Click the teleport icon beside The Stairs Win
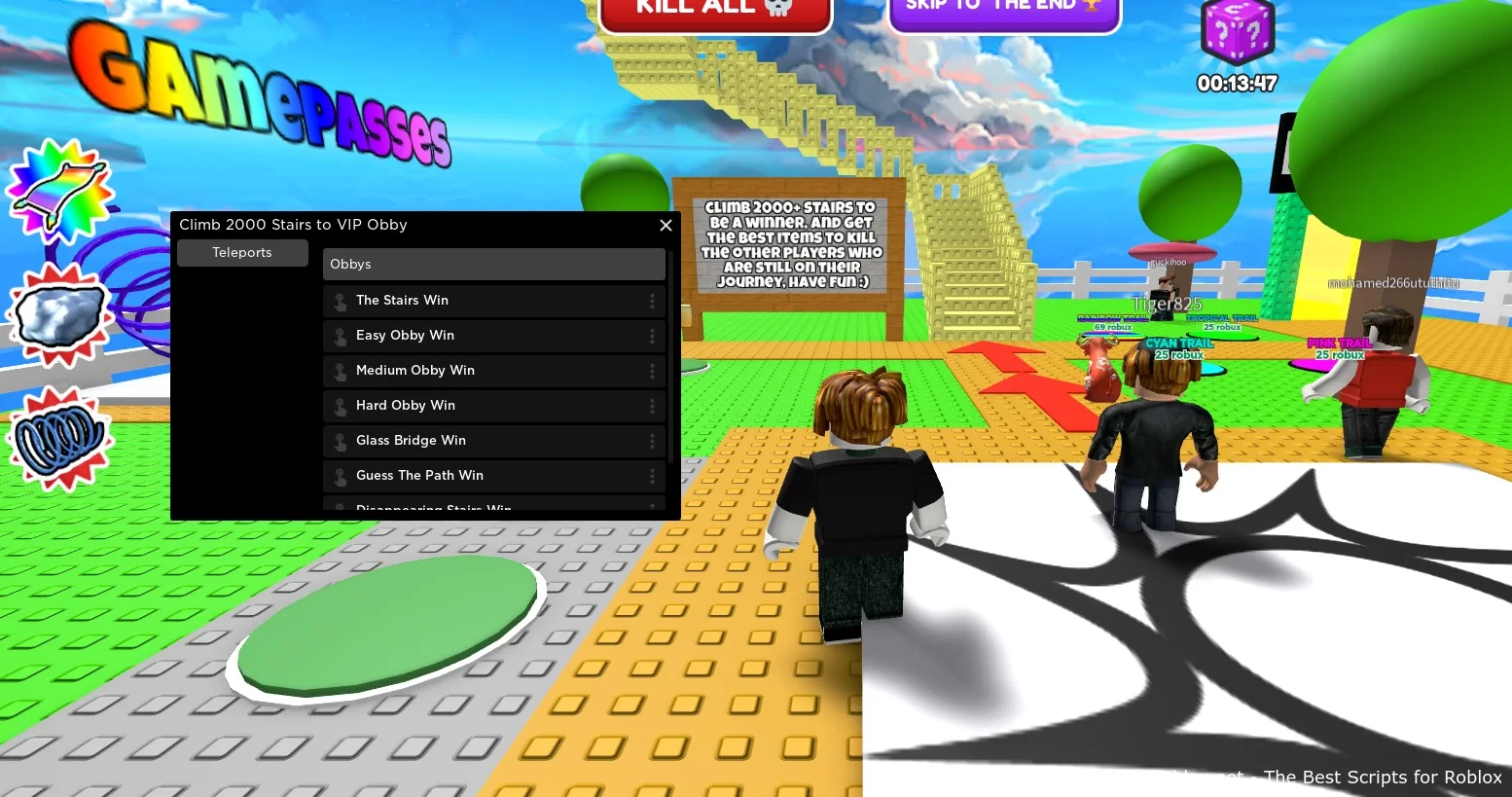This screenshot has width=1512, height=797. click(340, 301)
